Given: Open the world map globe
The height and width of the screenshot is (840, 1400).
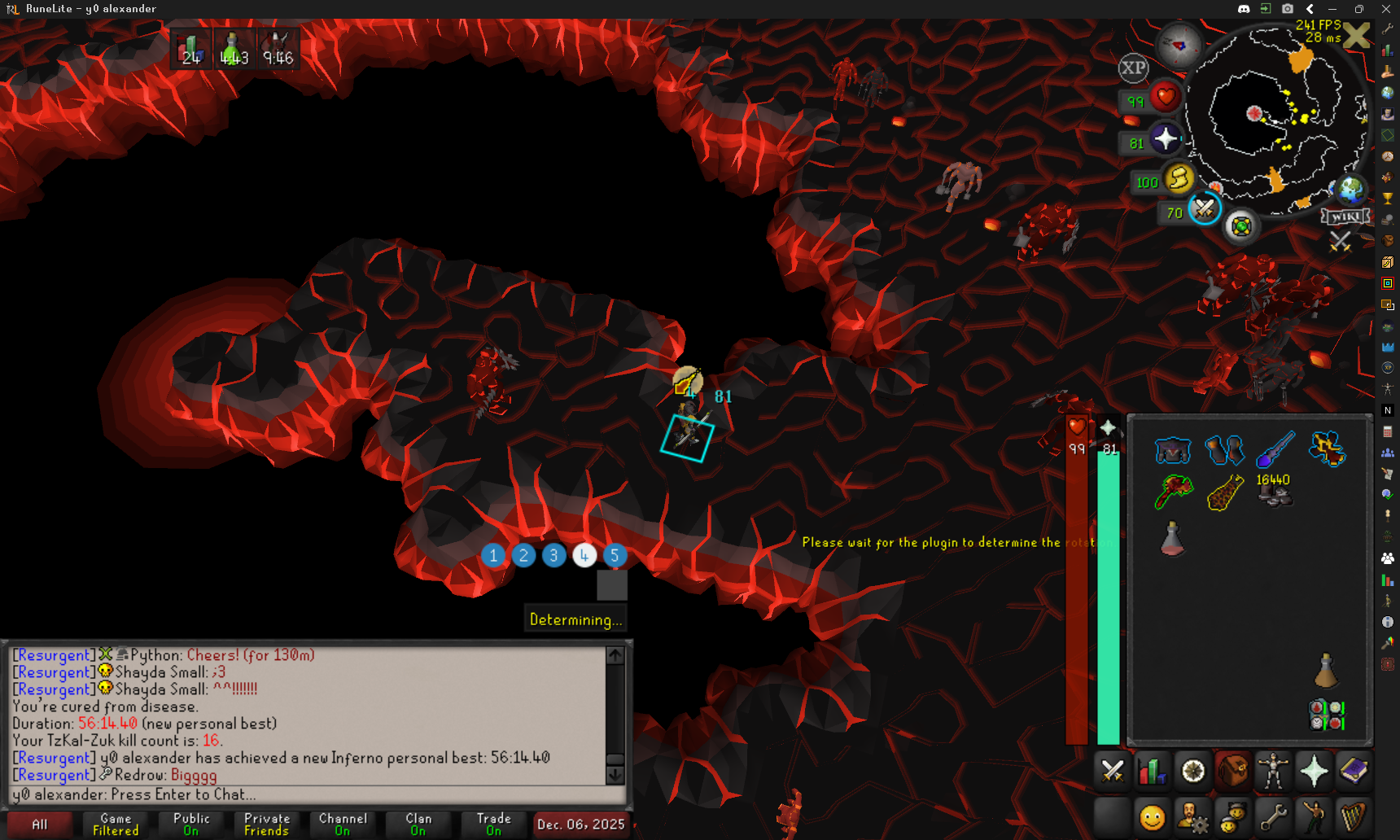Looking at the screenshot, I should point(1350,190).
